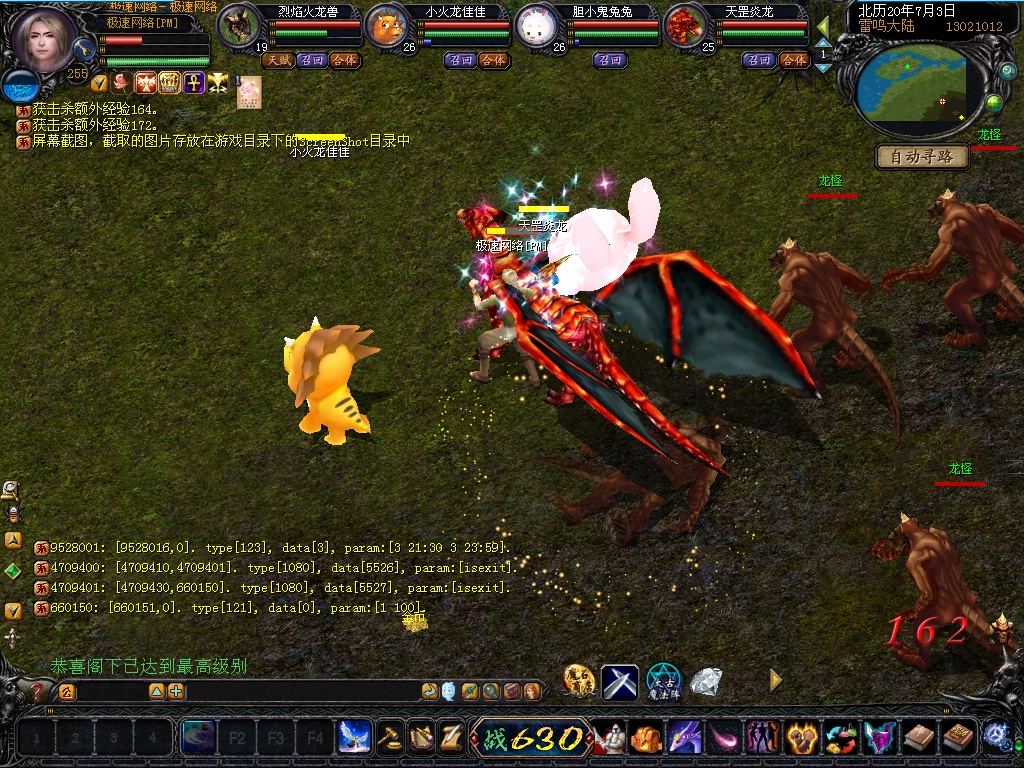Select the 小火龙佳佳 pet portrait
The image size is (1024, 768).
coord(385,27)
